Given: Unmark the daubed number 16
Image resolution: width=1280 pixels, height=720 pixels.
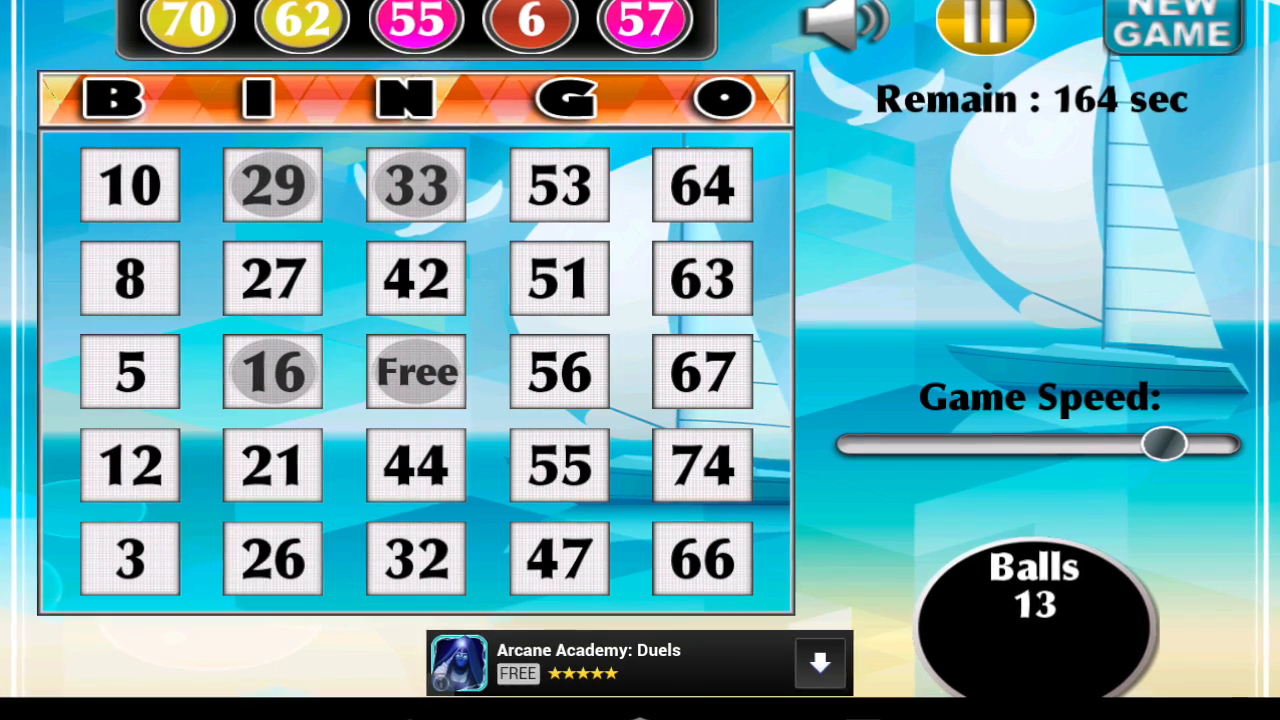Looking at the screenshot, I should tap(272, 371).
